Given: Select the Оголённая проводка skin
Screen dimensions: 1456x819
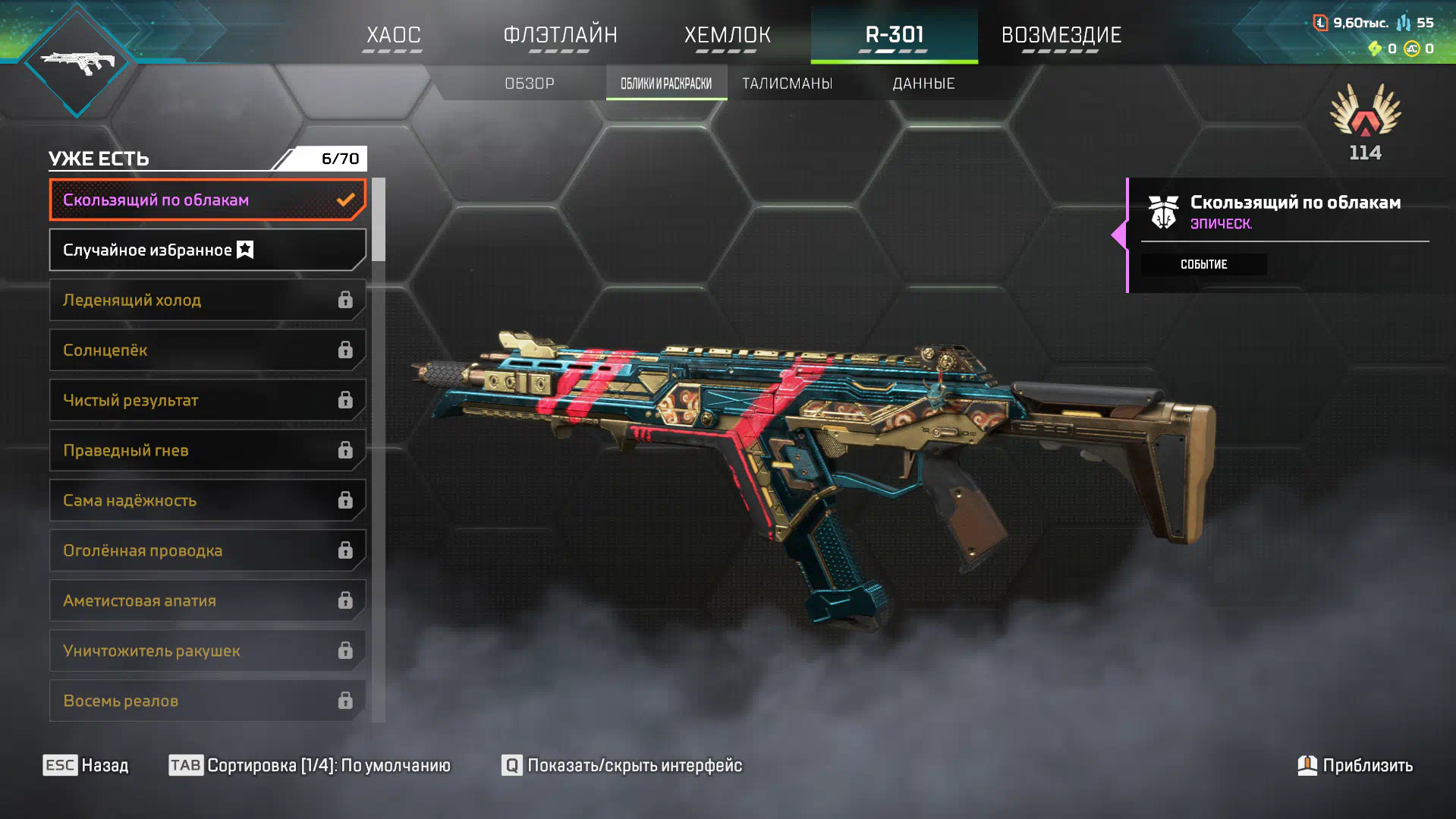Looking at the screenshot, I should point(207,550).
